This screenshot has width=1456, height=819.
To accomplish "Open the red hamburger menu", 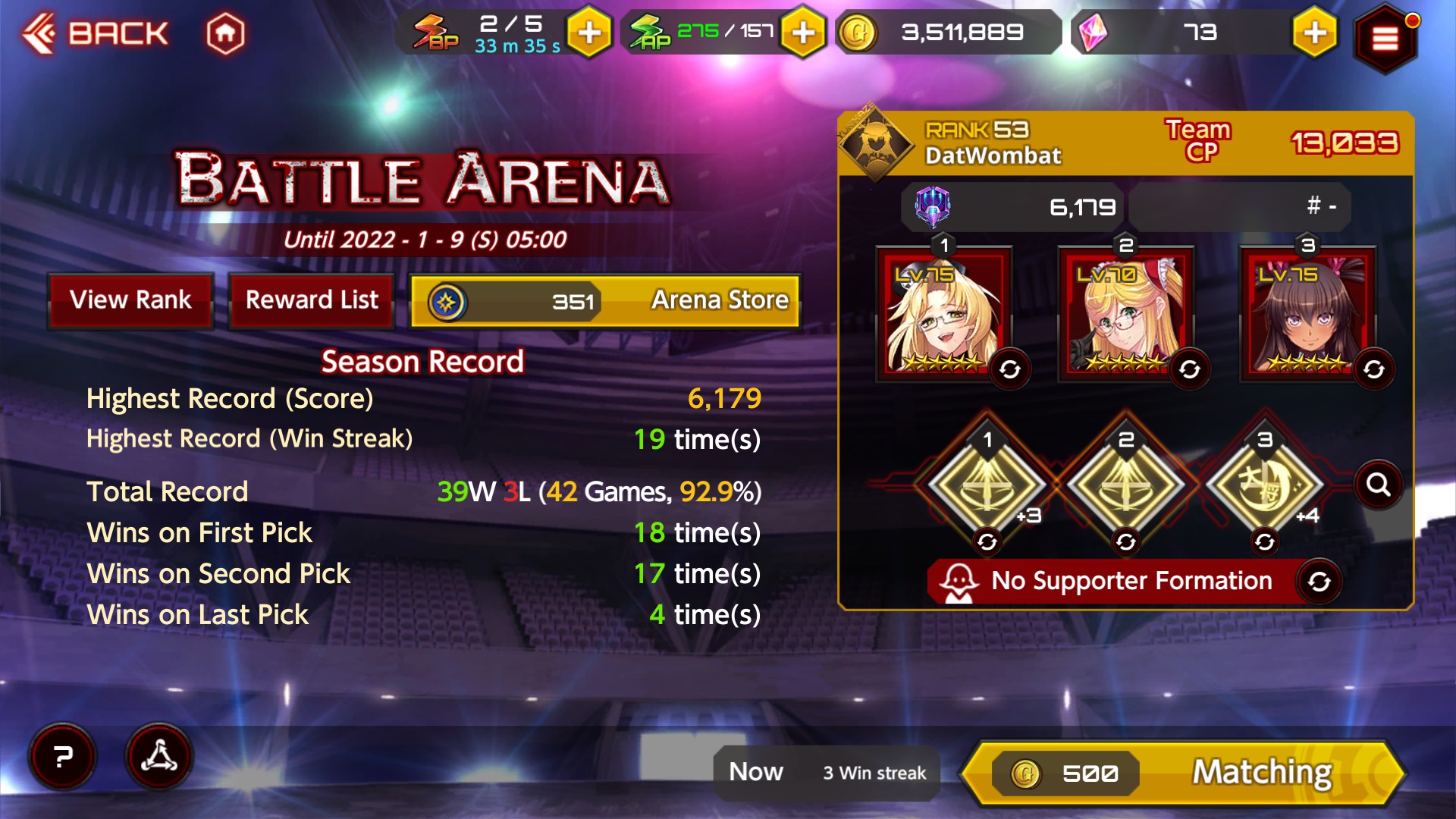I will coord(1385,38).
